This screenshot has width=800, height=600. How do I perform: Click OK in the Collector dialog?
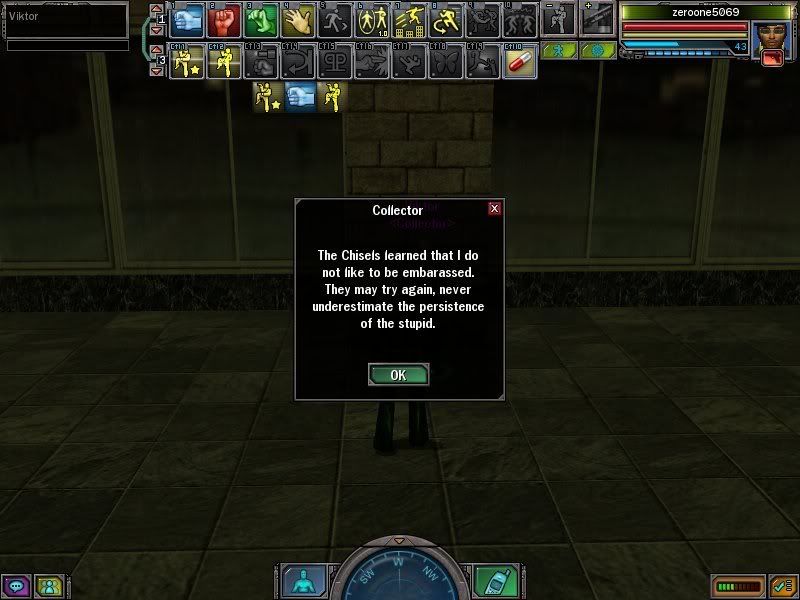(x=398, y=375)
